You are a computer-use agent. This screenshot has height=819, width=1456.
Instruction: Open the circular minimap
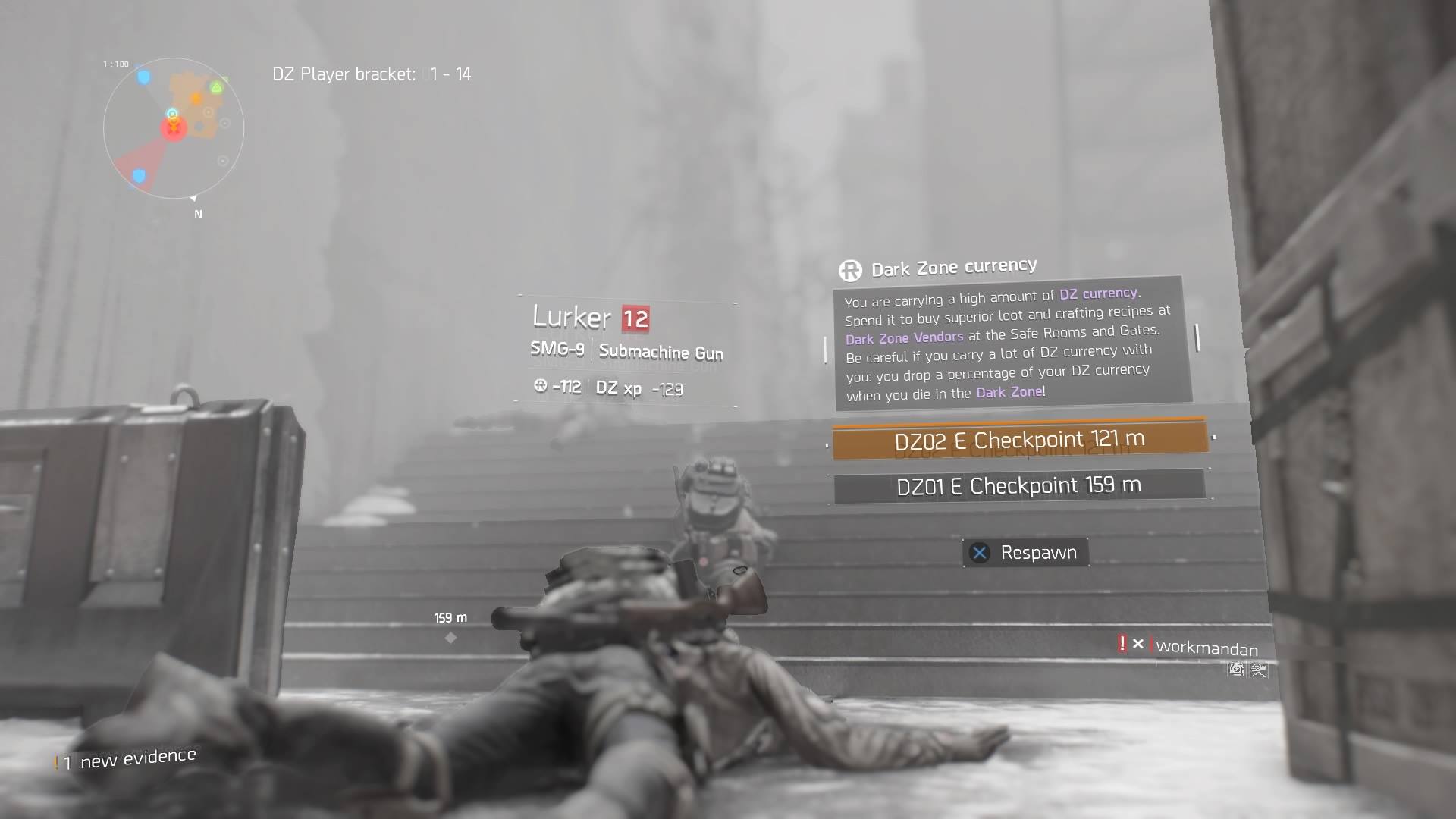(174, 127)
